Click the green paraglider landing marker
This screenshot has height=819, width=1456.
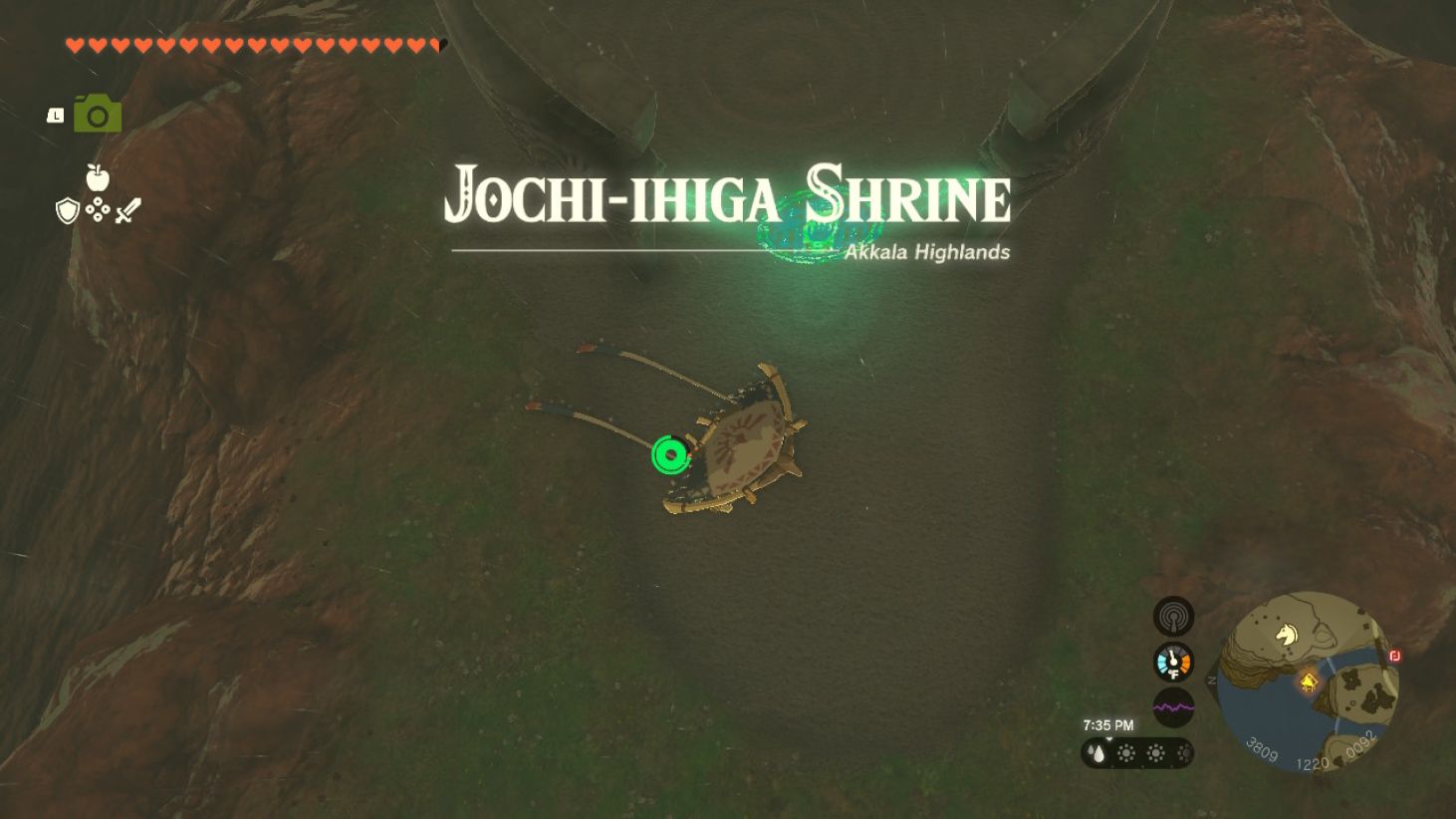coord(669,454)
